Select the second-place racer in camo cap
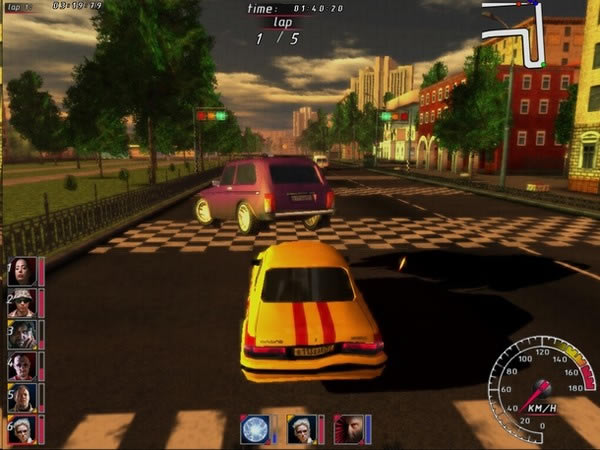 (x=23, y=302)
